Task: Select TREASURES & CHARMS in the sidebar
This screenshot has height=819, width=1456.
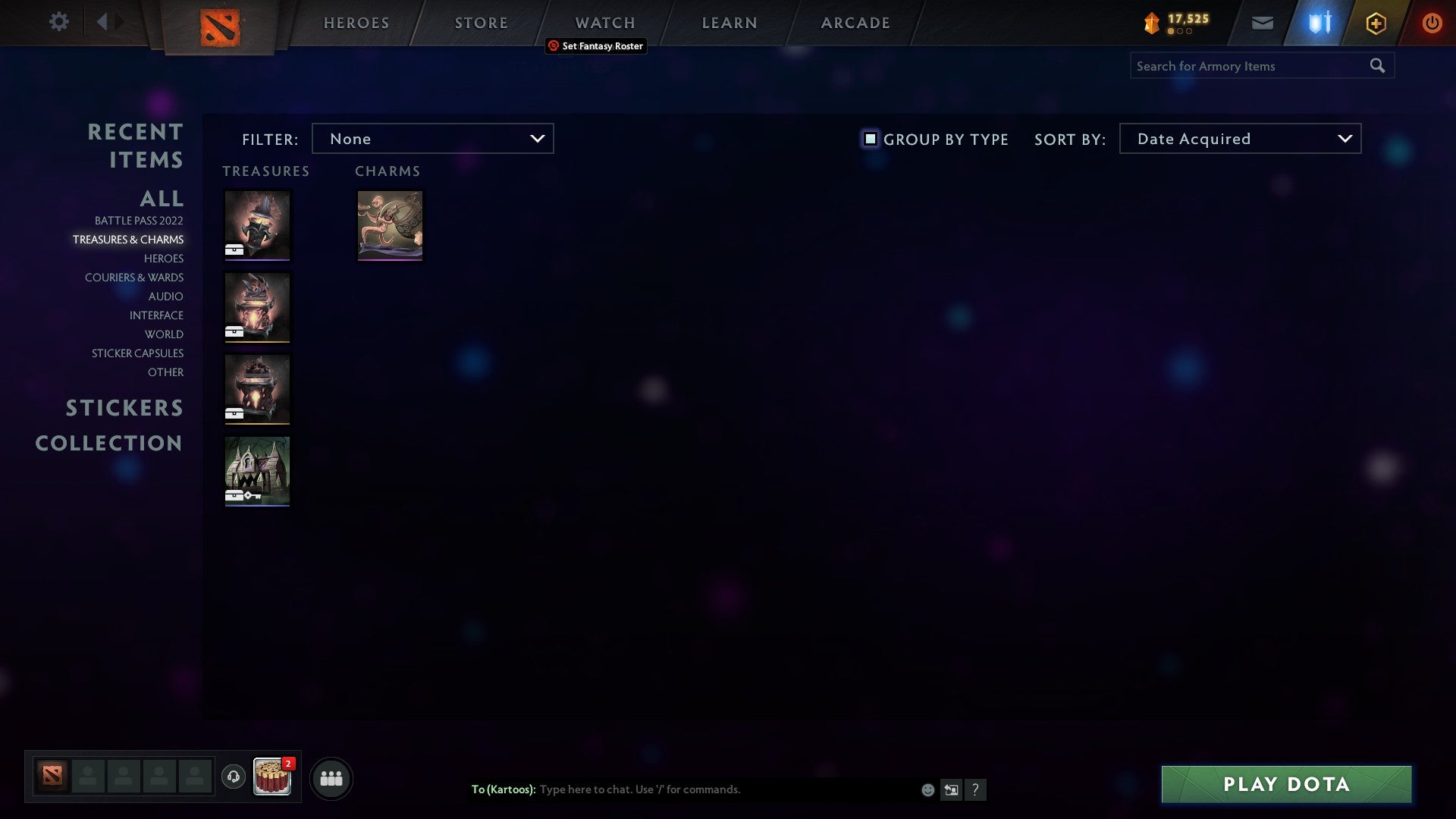Action: tap(128, 239)
